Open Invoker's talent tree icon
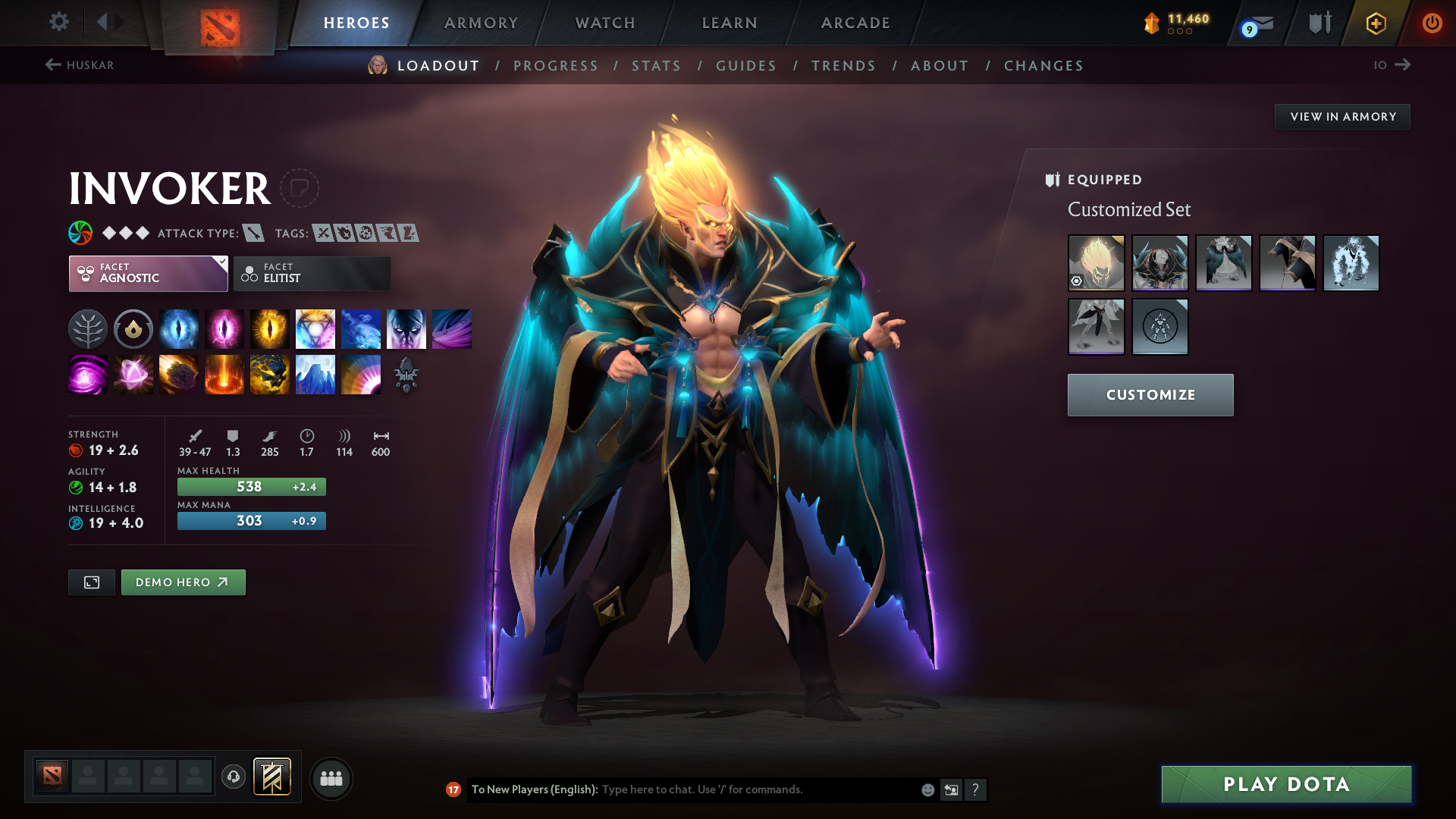Image resolution: width=1456 pixels, height=819 pixels. coord(87,328)
